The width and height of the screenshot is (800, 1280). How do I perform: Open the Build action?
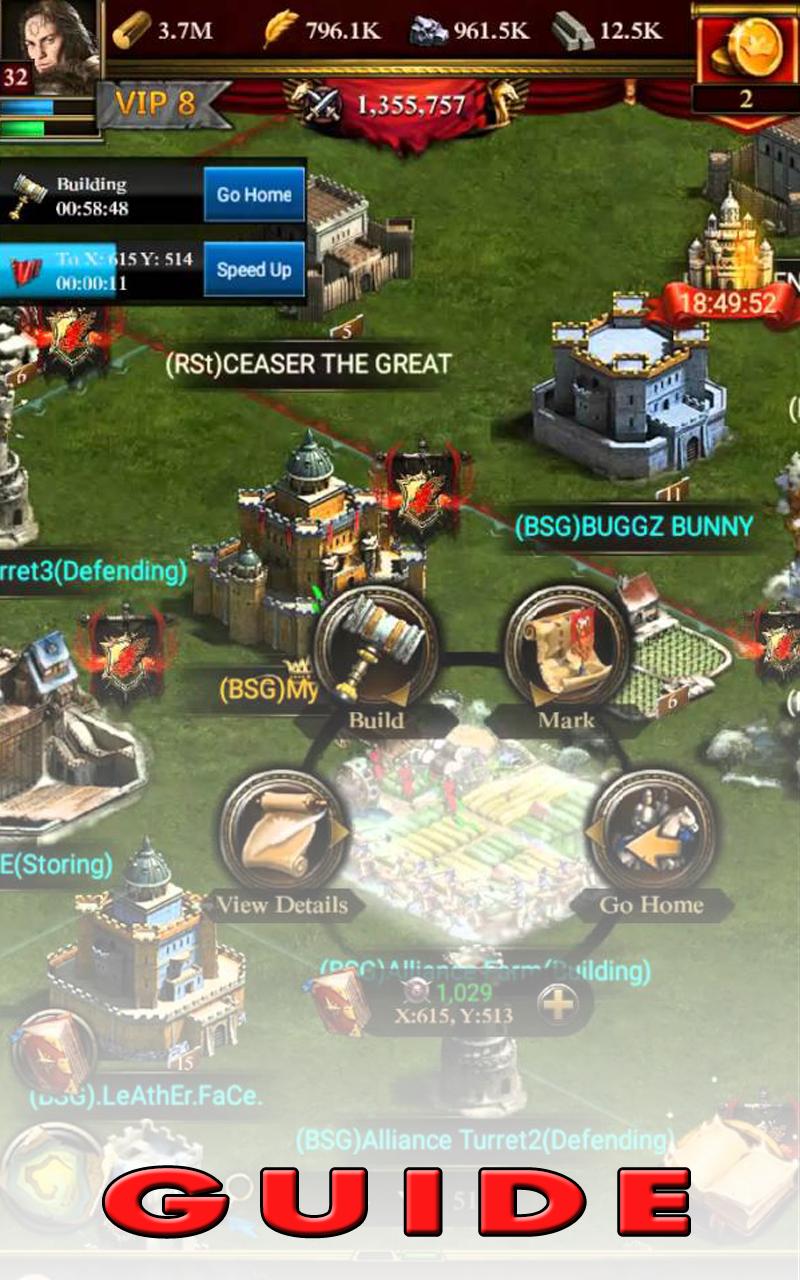click(x=375, y=650)
